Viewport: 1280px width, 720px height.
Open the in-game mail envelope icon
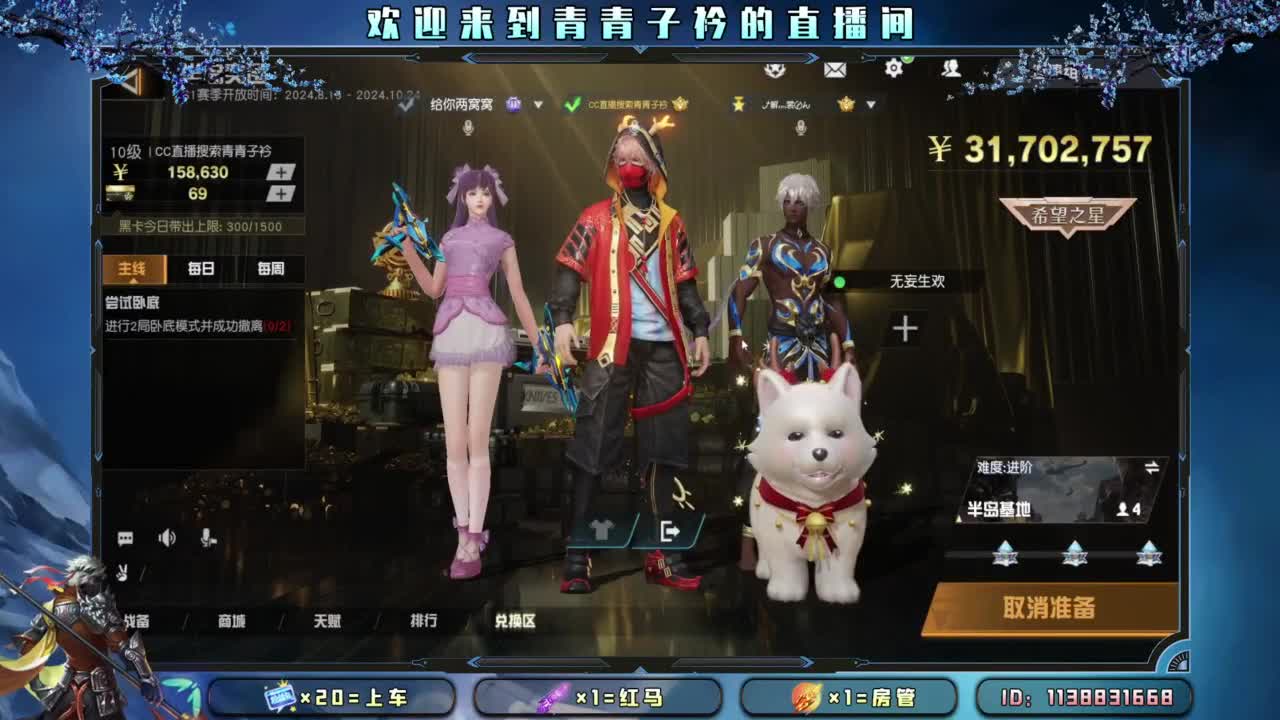tap(833, 72)
